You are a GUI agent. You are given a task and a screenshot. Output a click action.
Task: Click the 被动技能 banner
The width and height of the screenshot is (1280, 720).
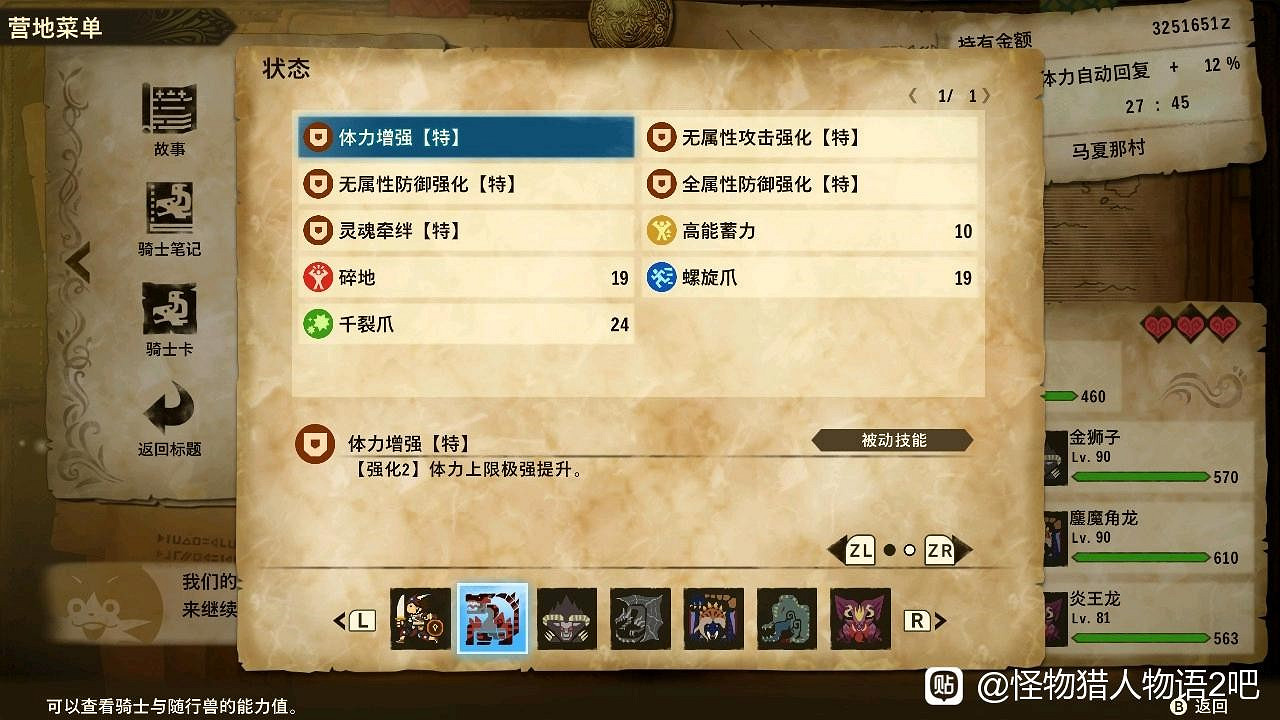click(893, 440)
